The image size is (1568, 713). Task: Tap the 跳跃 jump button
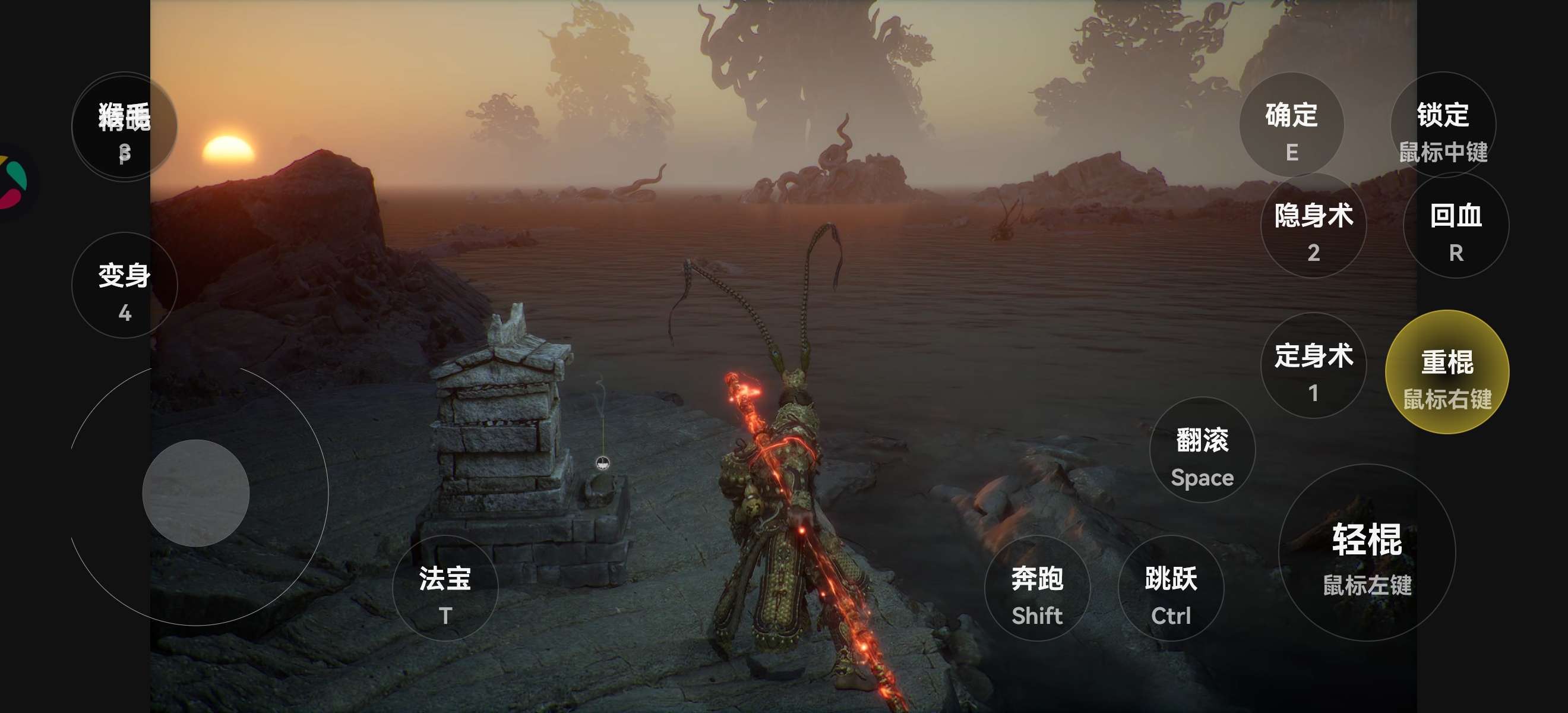[x=1171, y=588]
